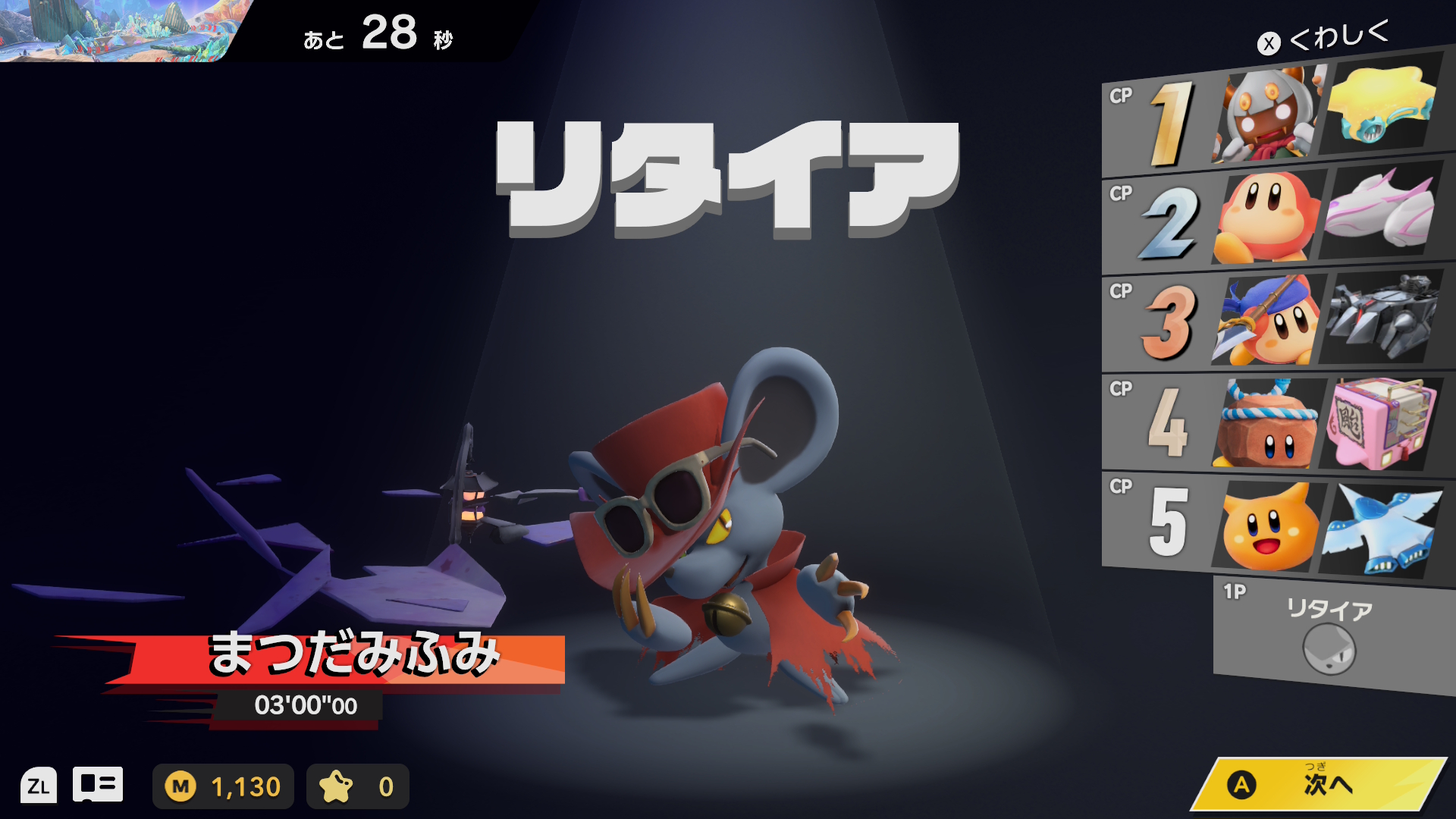Open the checklist card icon
This screenshot has height=819, width=1456.
pyautogui.click(x=98, y=786)
